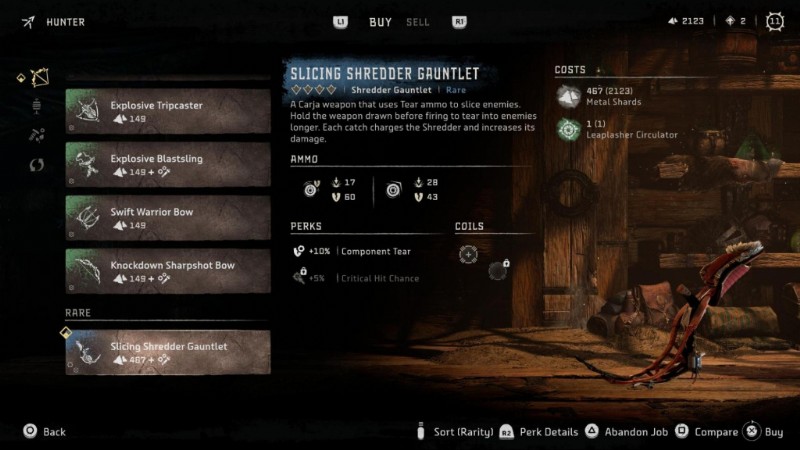Switch to the Sell tab
Viewport: 800px width, 450px height.
[x=418, y=21]
